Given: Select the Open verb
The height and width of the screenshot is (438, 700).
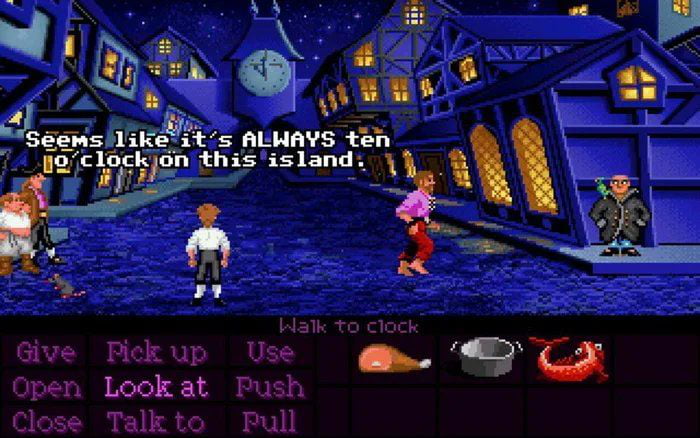Looking at the screenshot, I should click(x=46, y=387).
